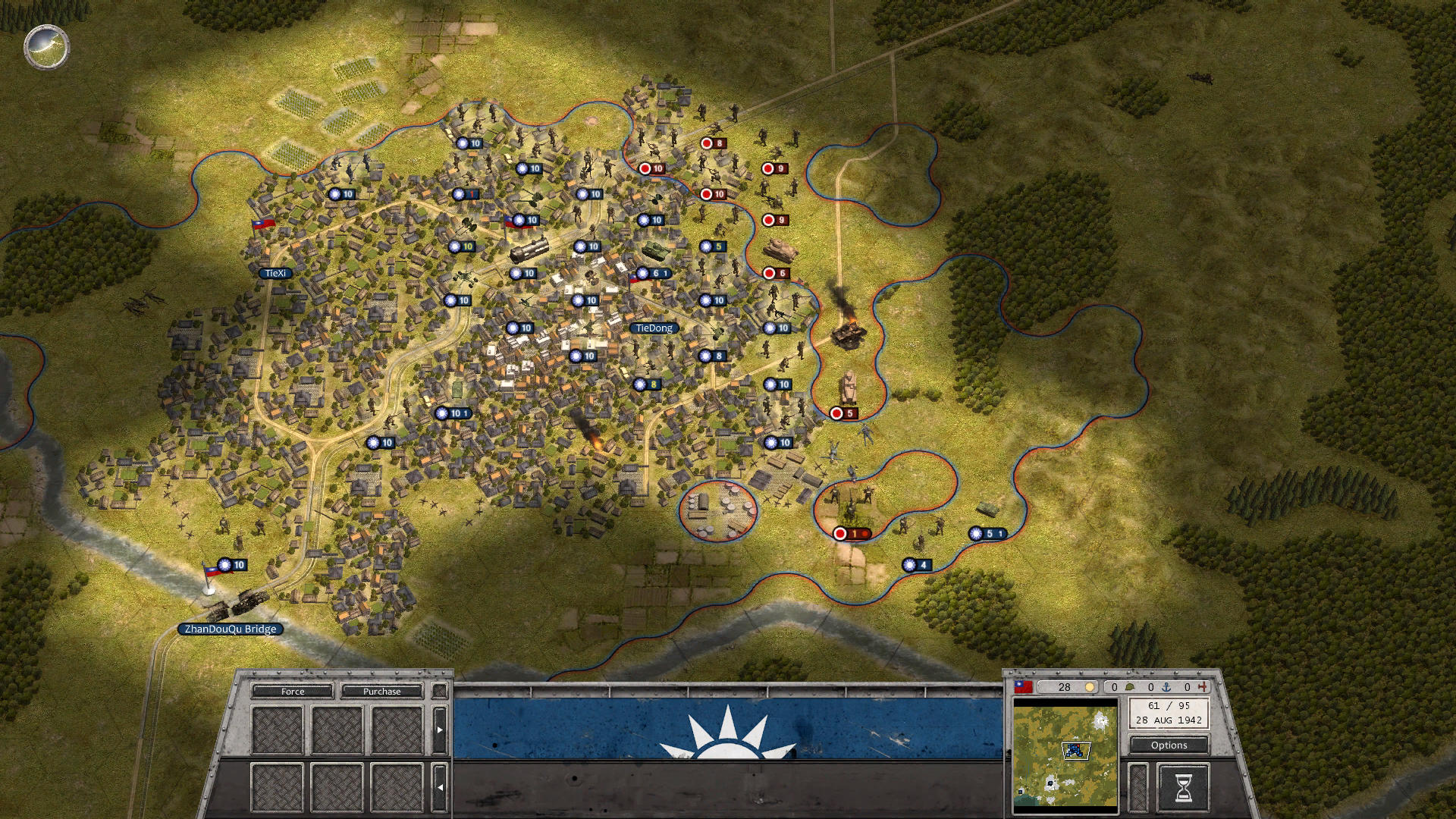Click the turn counter showing 61 / 95
Image resolution: width=1456 pixels, height=819 pixels.
tap(1170, 705)
